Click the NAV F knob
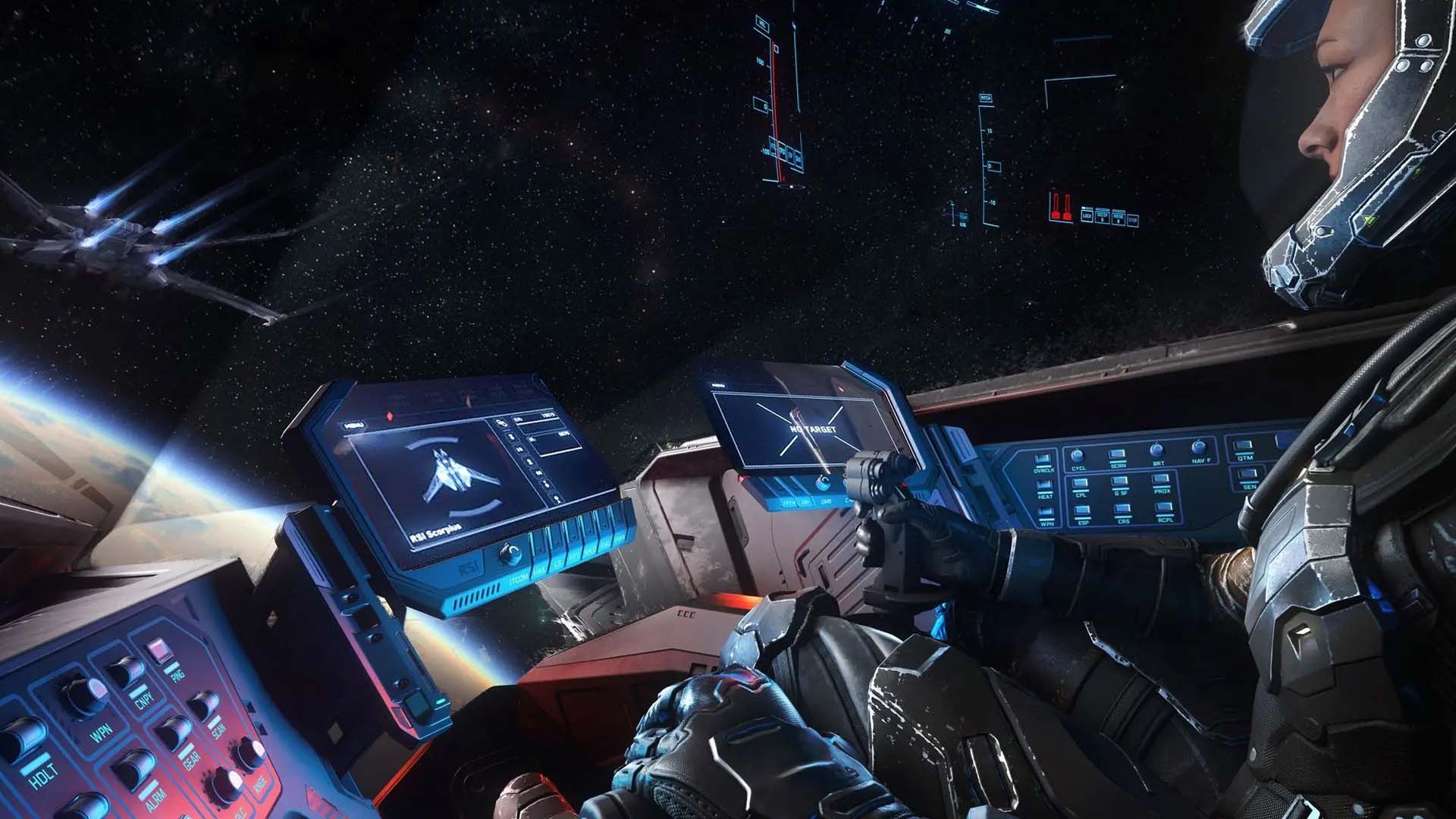 pos(1199,447)
